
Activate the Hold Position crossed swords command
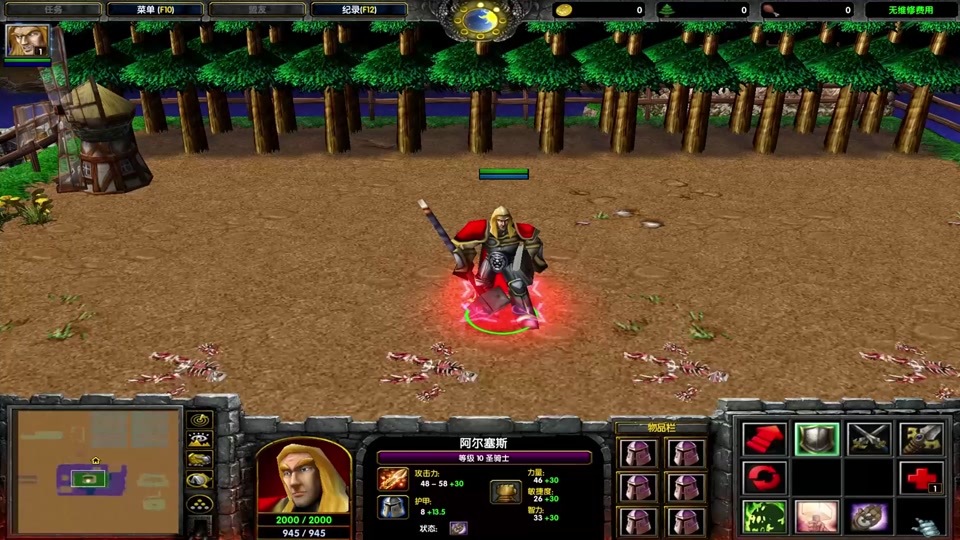click(x=868, y=439)
